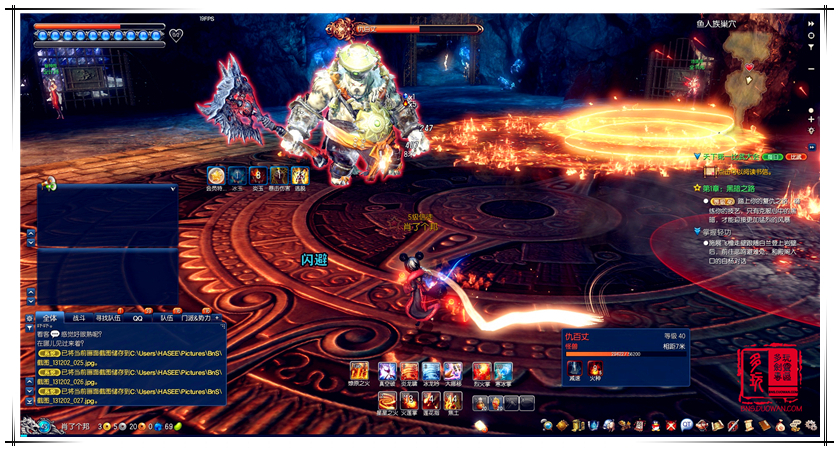This screenshot has height=451, width=839.
Task: Switch to the QQ chat tab
Action: (x=137, y=316)
